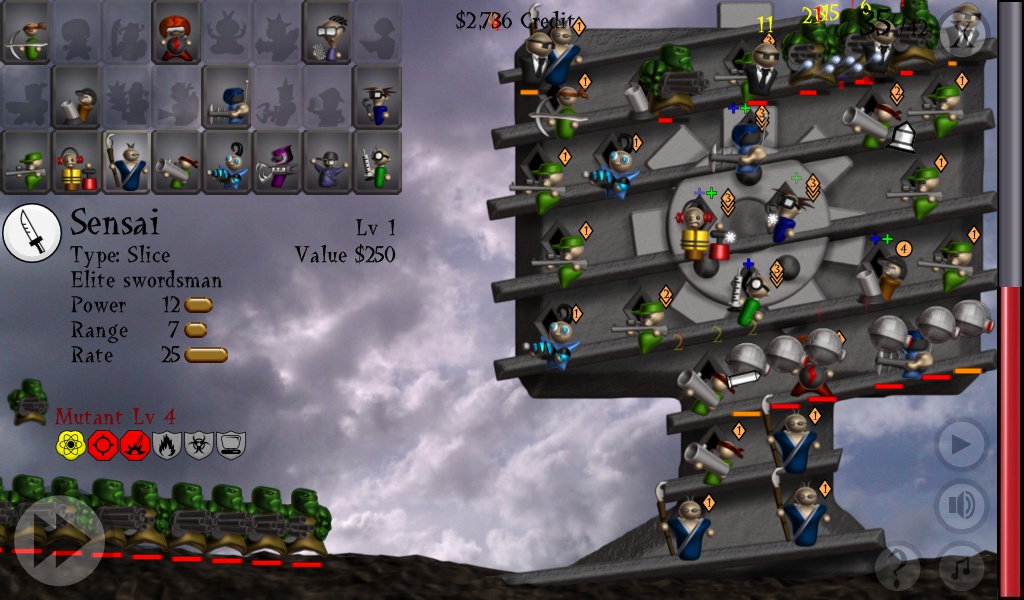Choose the blue helmet minigun unit card

227,97
